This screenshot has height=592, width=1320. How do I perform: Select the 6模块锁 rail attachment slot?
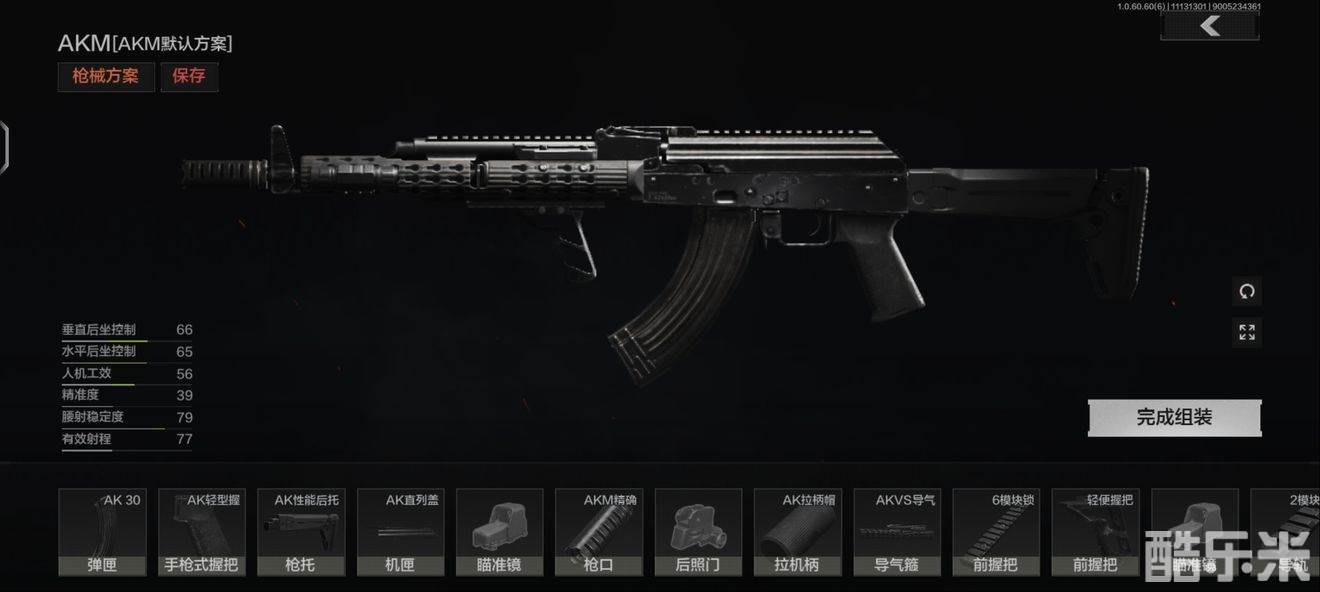(996, 532)
